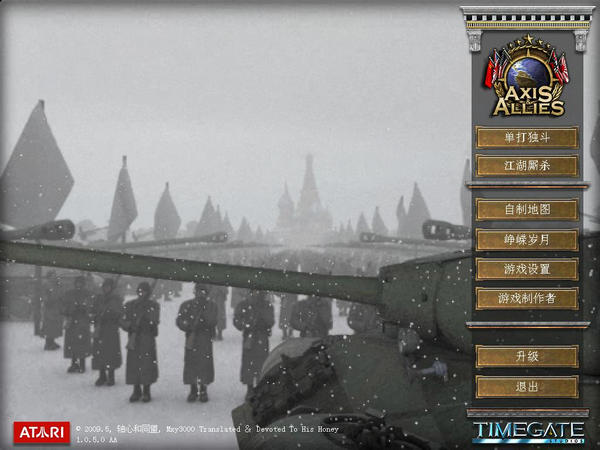Screen dimensions: 600x450
Task: Choose the 升级 update button
Action: coord(526,357)
